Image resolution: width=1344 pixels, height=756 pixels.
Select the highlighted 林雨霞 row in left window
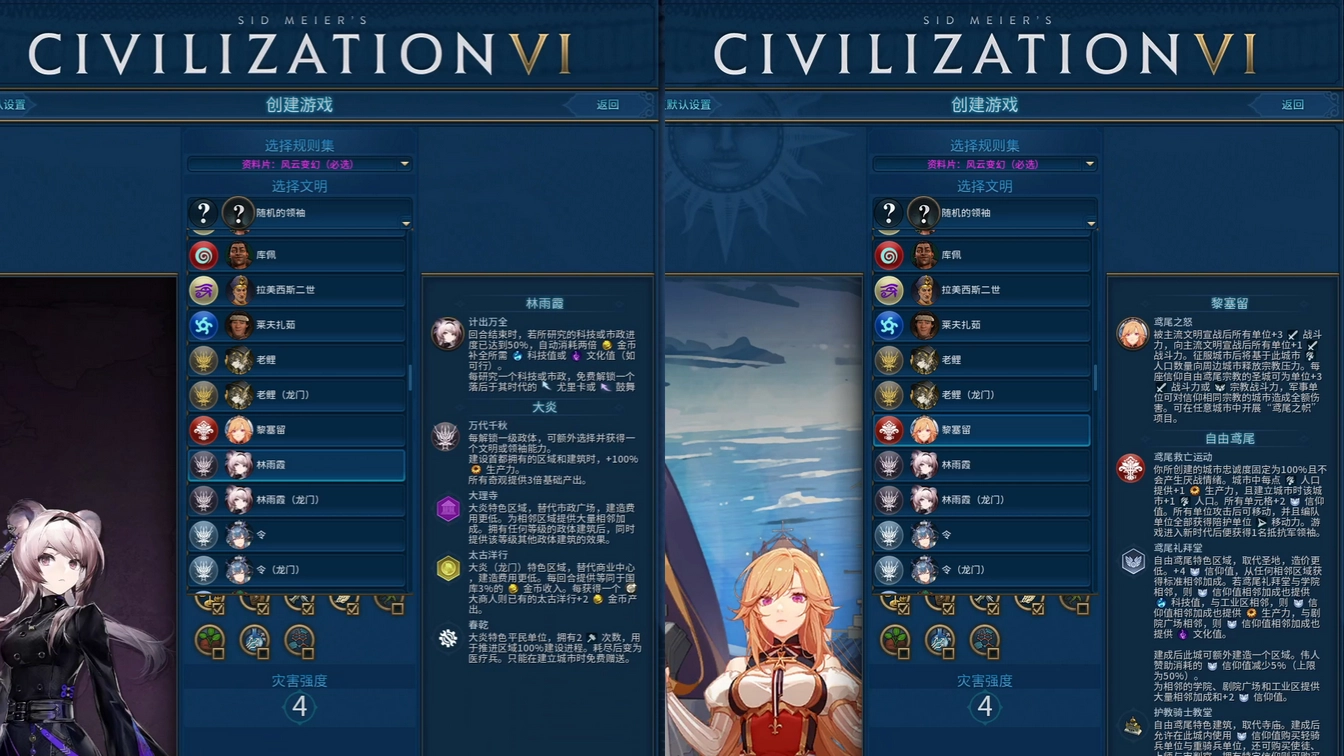coord(298,465)
